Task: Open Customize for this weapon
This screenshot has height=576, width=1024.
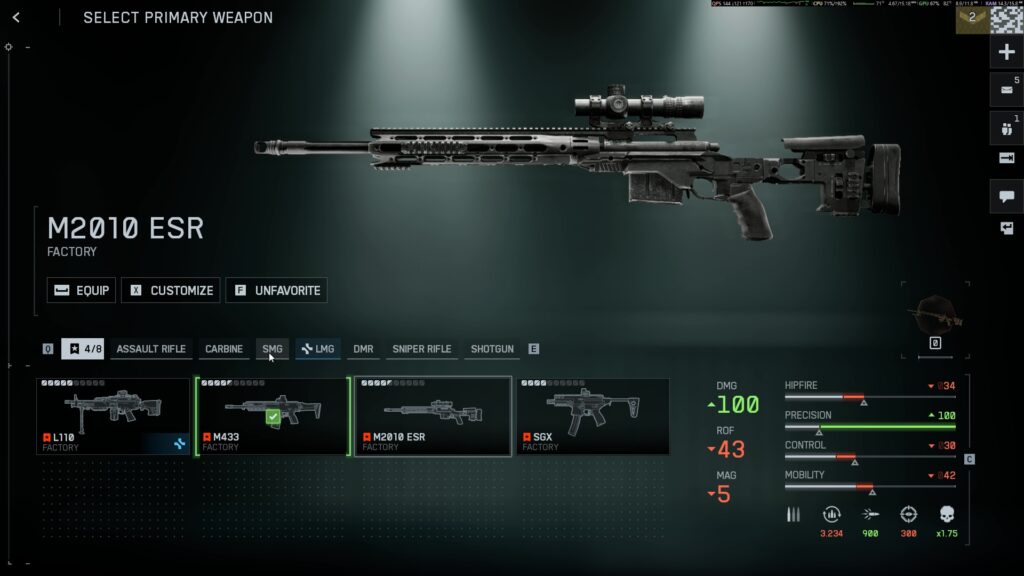Action: (x=171, y=290)
